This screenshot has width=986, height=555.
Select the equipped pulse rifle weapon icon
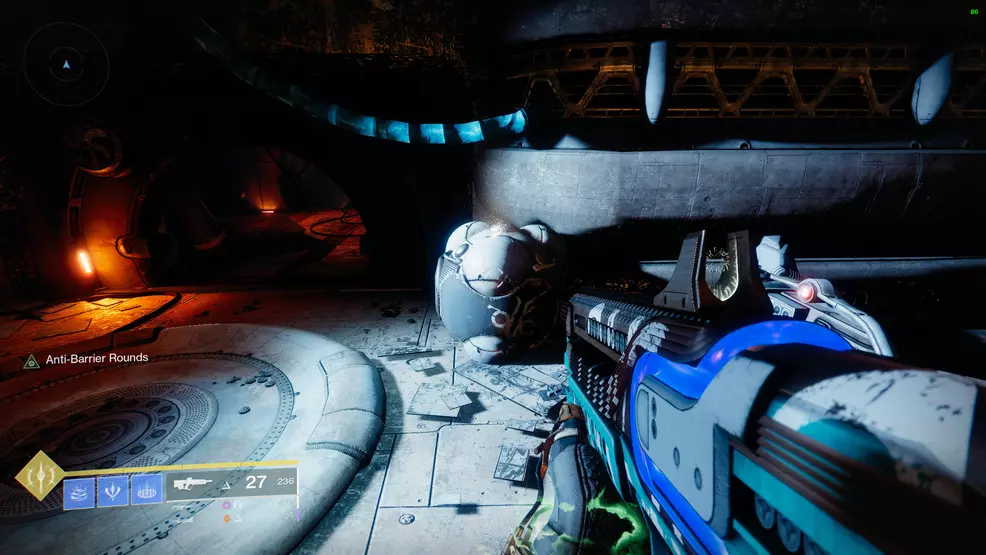[x=194, y=484]
